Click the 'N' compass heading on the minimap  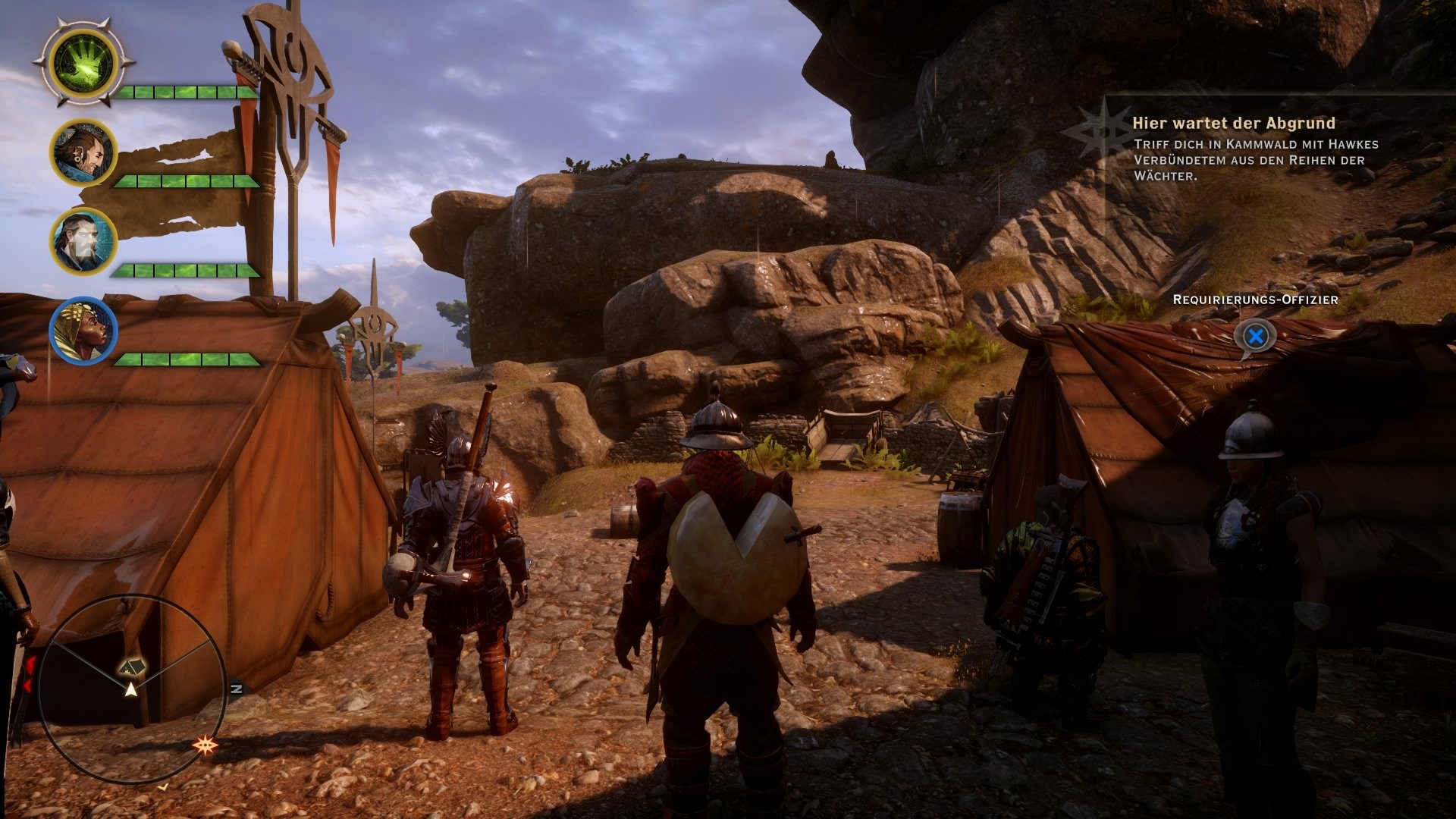[x=236, y=689]
